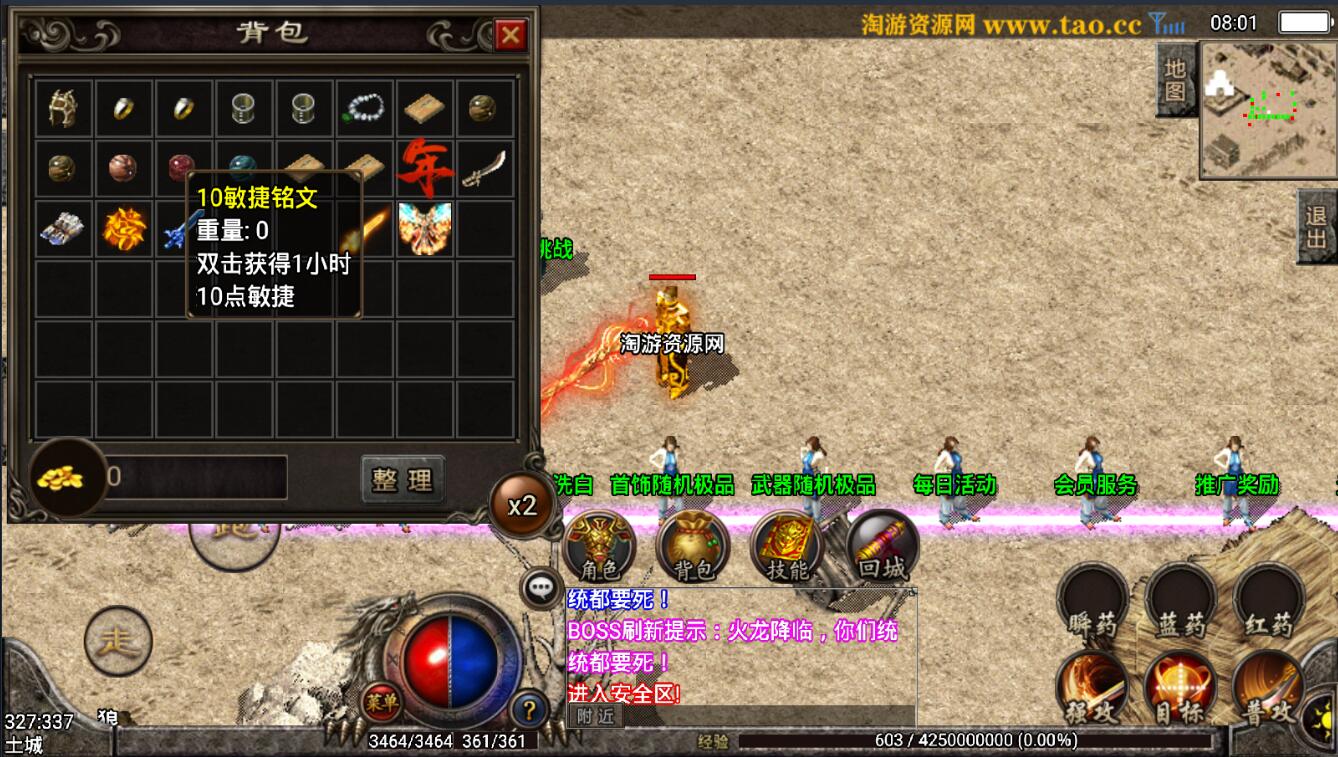This screenshot has width=1338, height=757.
Task: Close the 背包 inventory window
Action: click(x=510, y=36)
